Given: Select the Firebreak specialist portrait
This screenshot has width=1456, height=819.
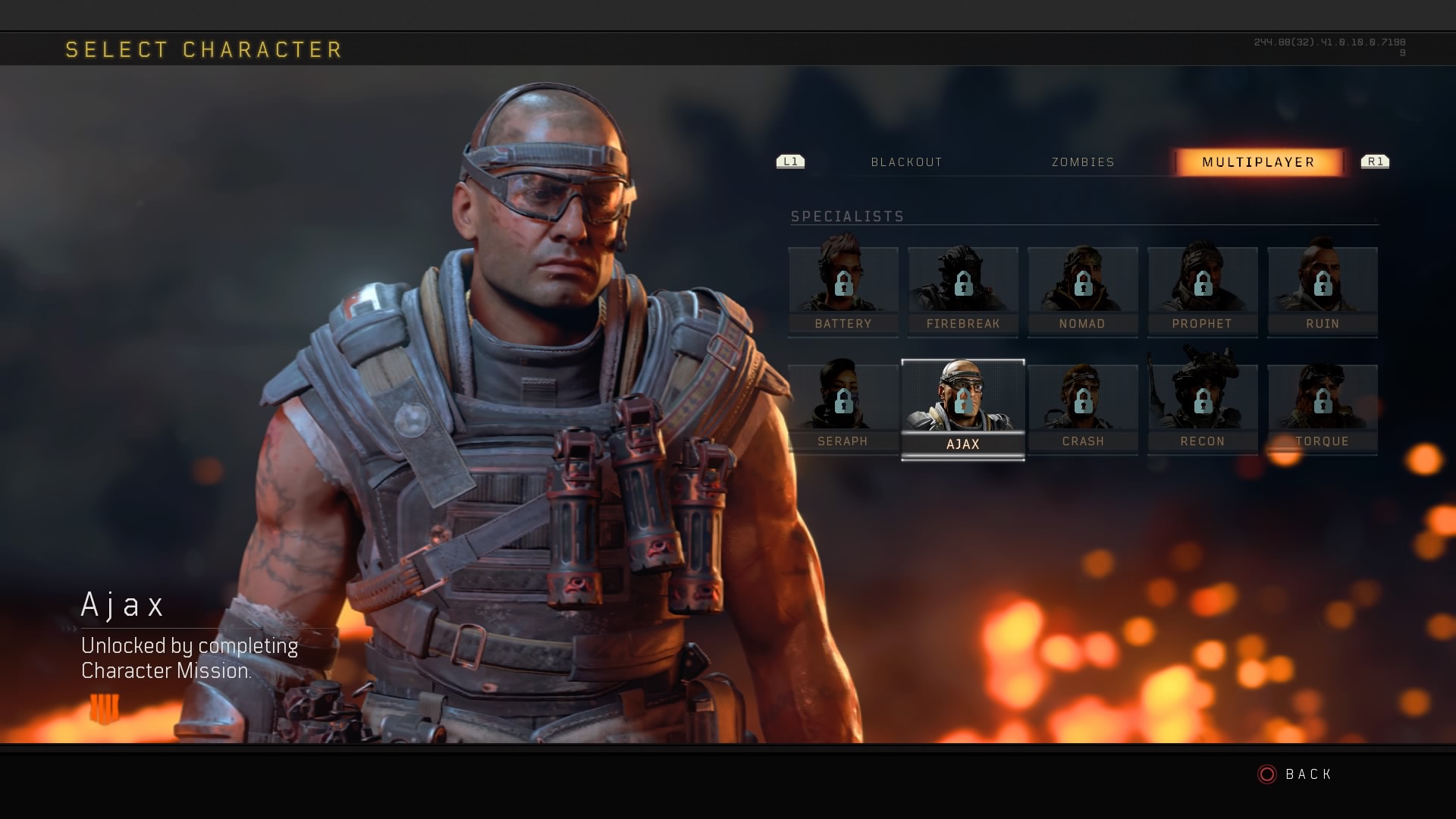Looking at the screenshot, I should point(963,291).
